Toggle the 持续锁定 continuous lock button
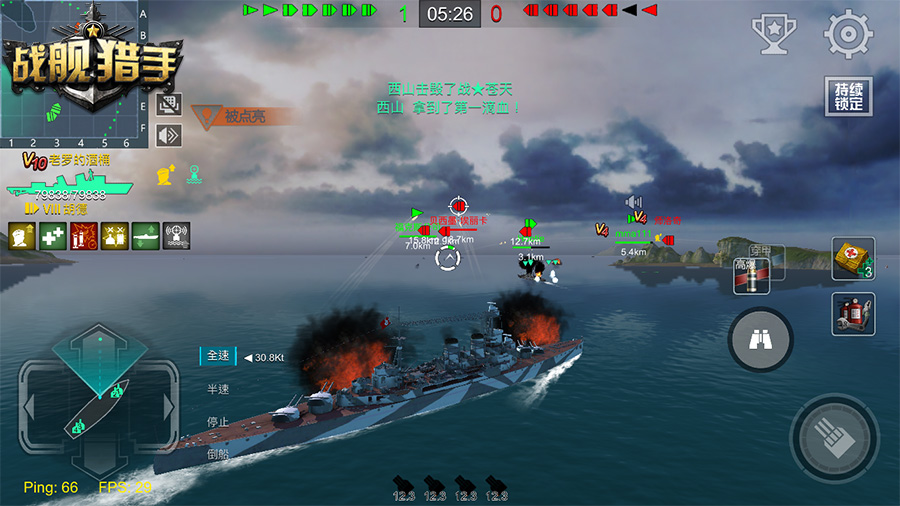This screenshot has height=506, width=900. 847,97
